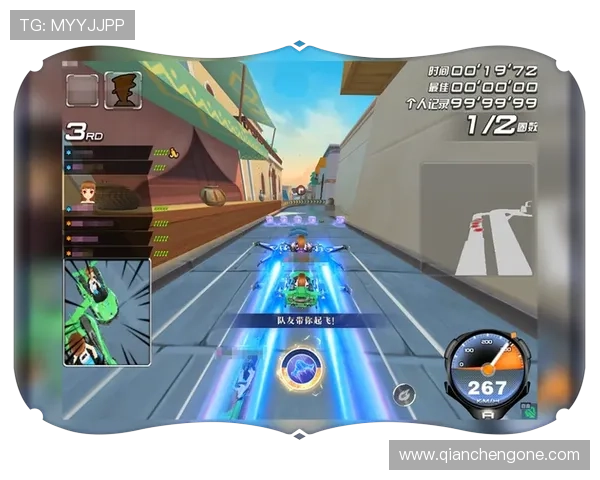
Task: Tap the small grey circular reset button
Action: pyautogui.click(x=403, y=395)
